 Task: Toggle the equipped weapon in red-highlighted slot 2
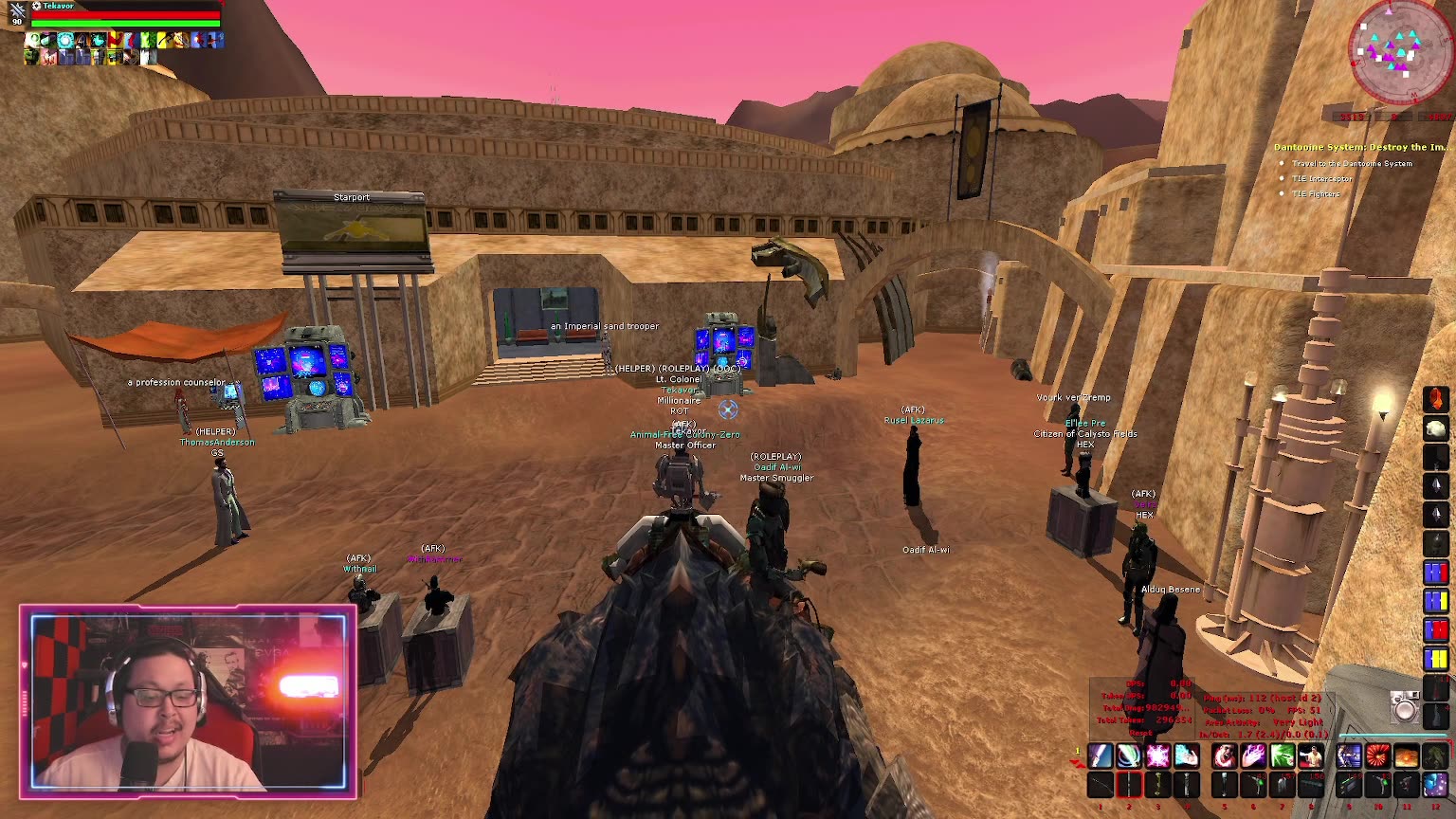click(1128, 785)
